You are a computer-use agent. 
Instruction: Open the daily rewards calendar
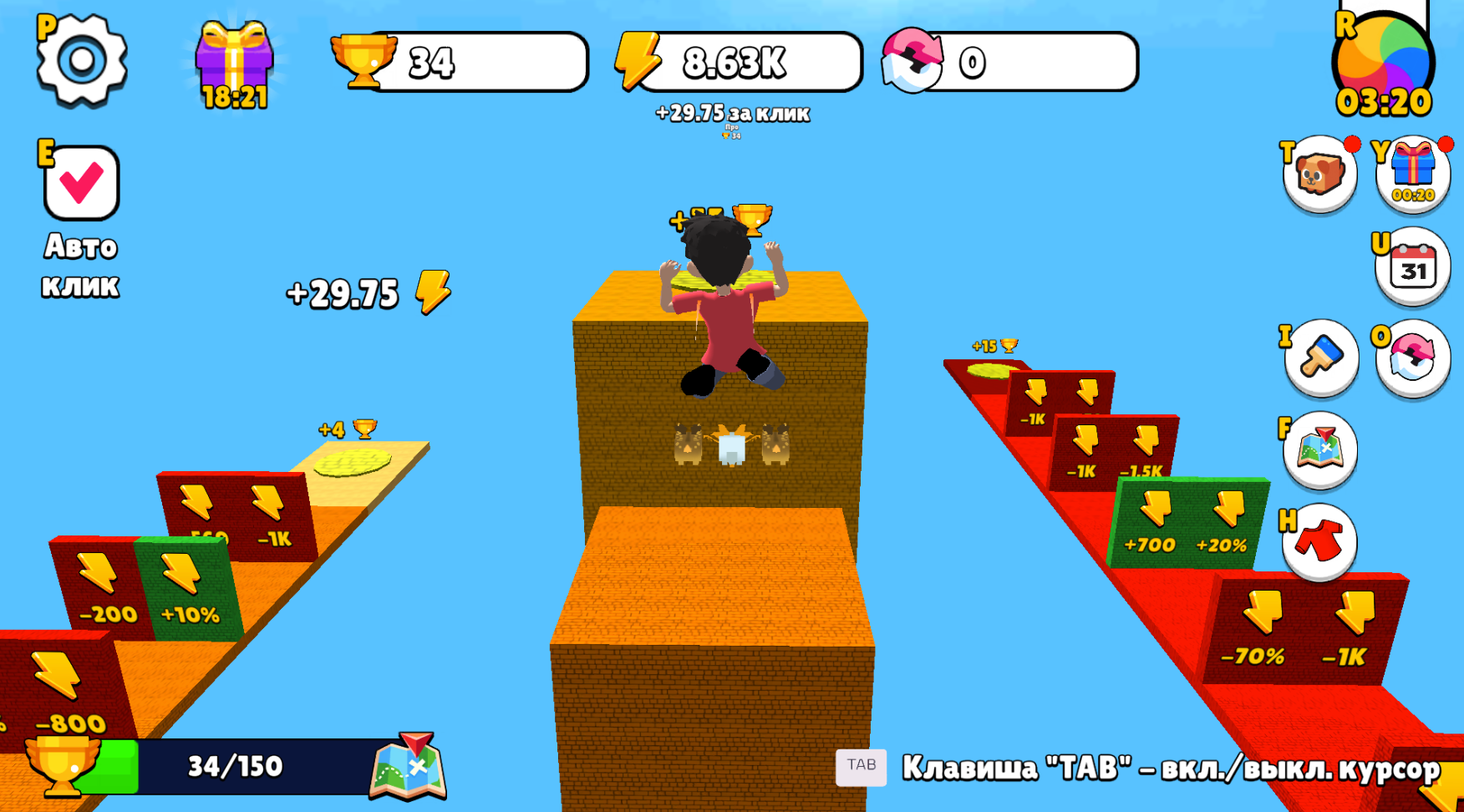coord(1414,267)
